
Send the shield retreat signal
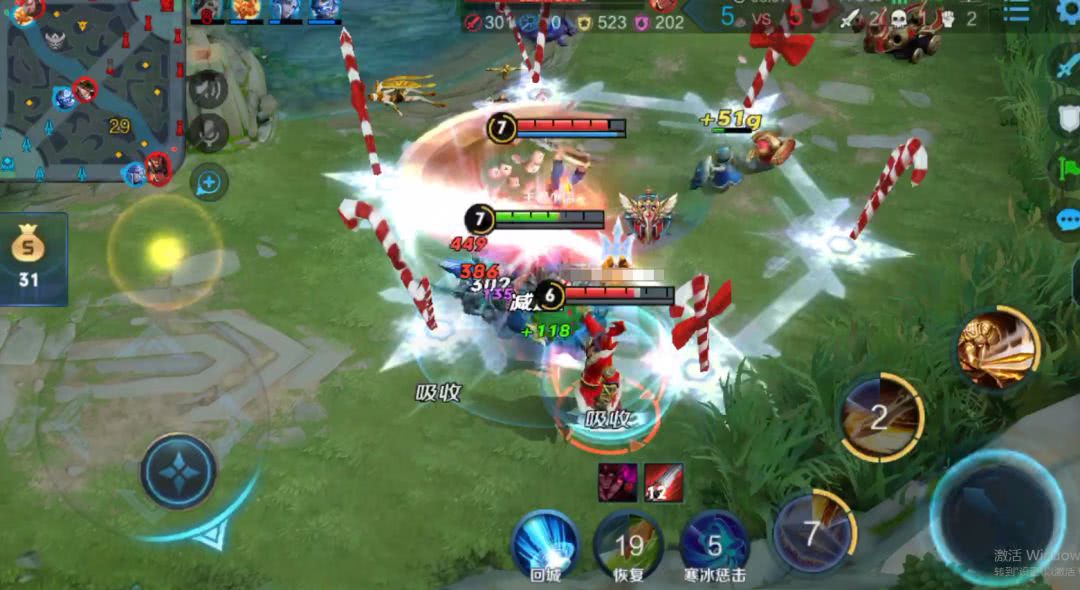[x=1066, y=117]
